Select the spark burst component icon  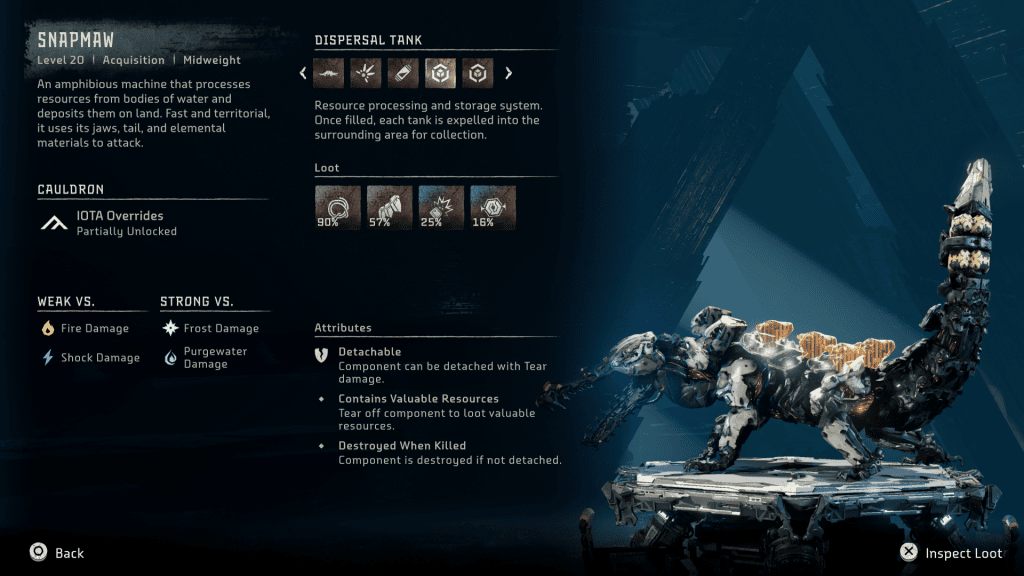[366, 73]
